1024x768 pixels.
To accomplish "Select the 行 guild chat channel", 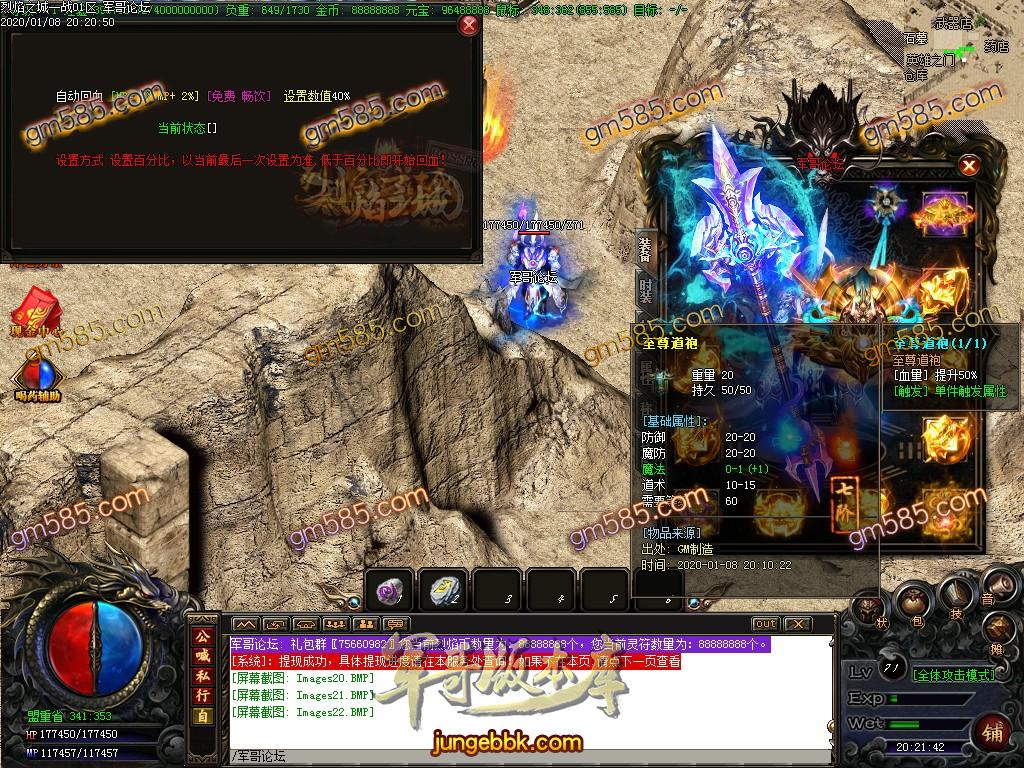I will [202, 695].
